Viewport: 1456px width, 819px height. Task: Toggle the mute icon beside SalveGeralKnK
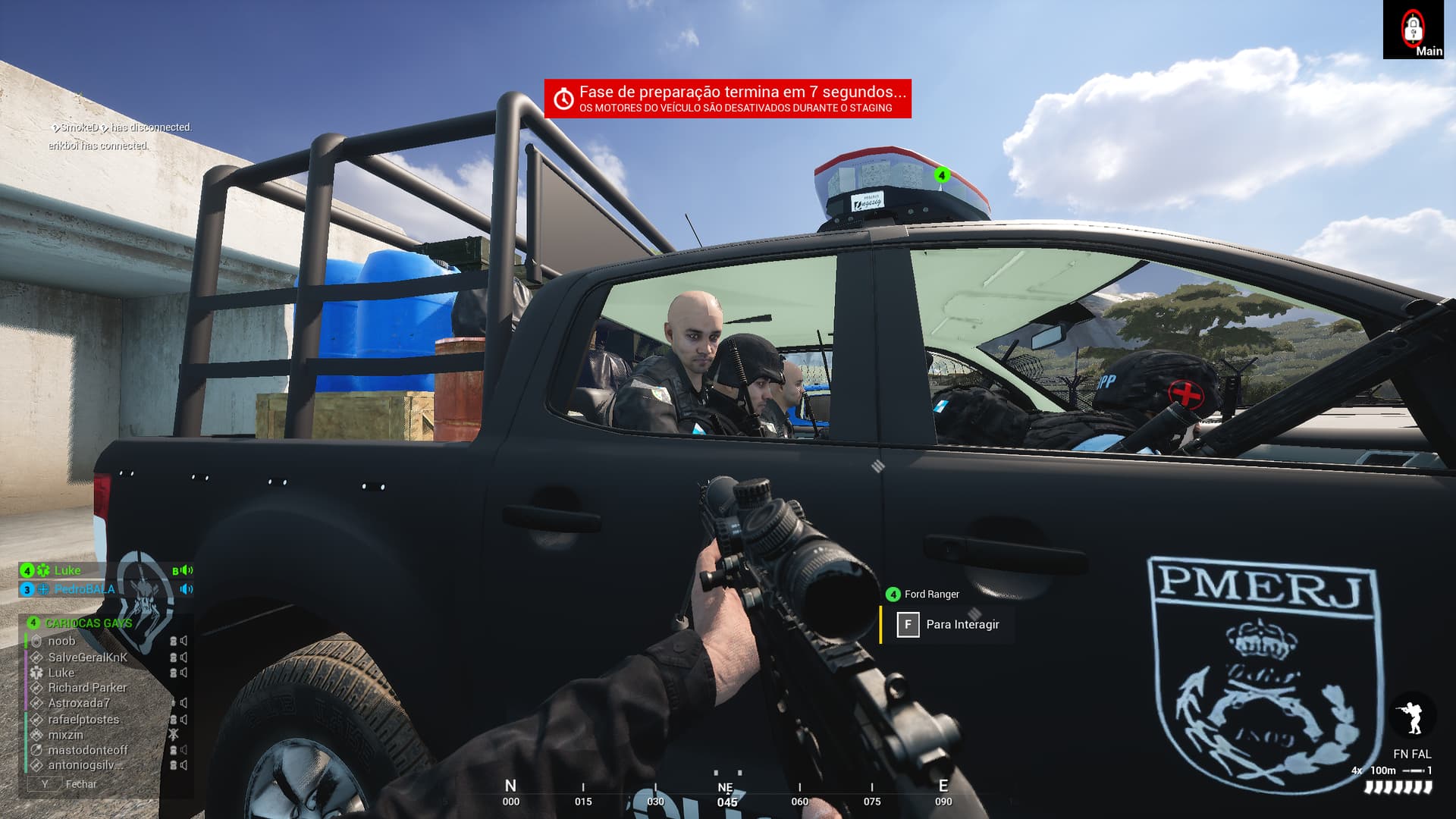(x=182, y=657)
